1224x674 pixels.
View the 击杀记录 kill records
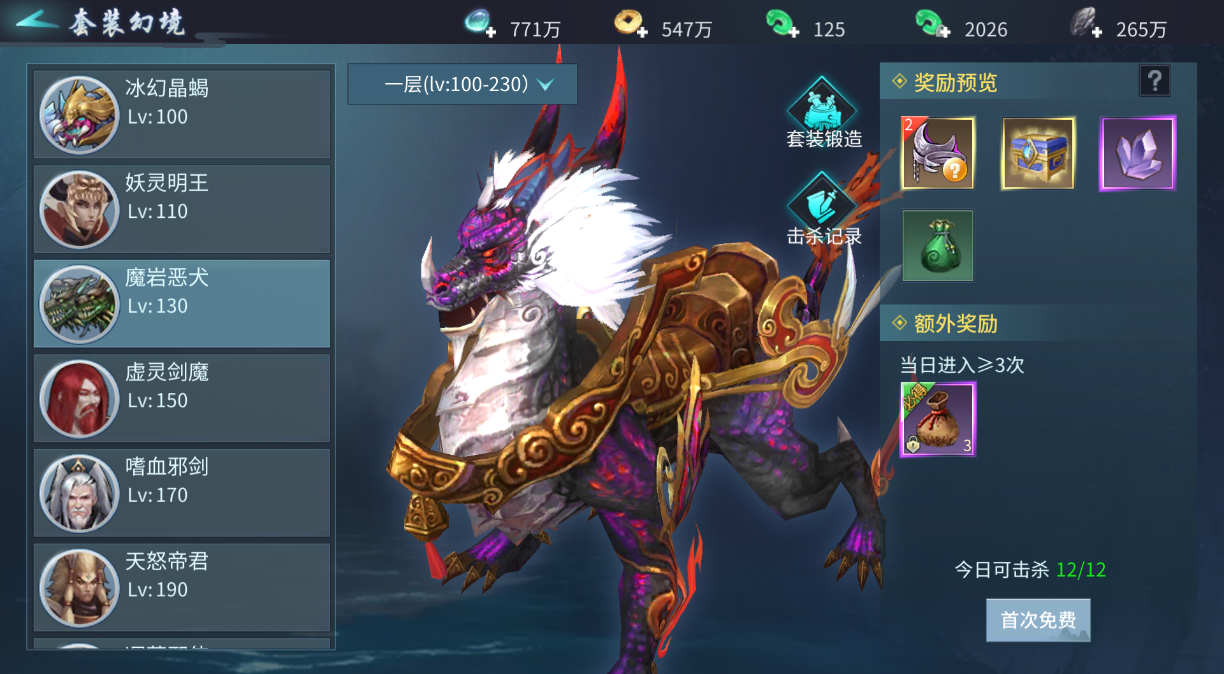pyautogui.click(x=824, y=207)
